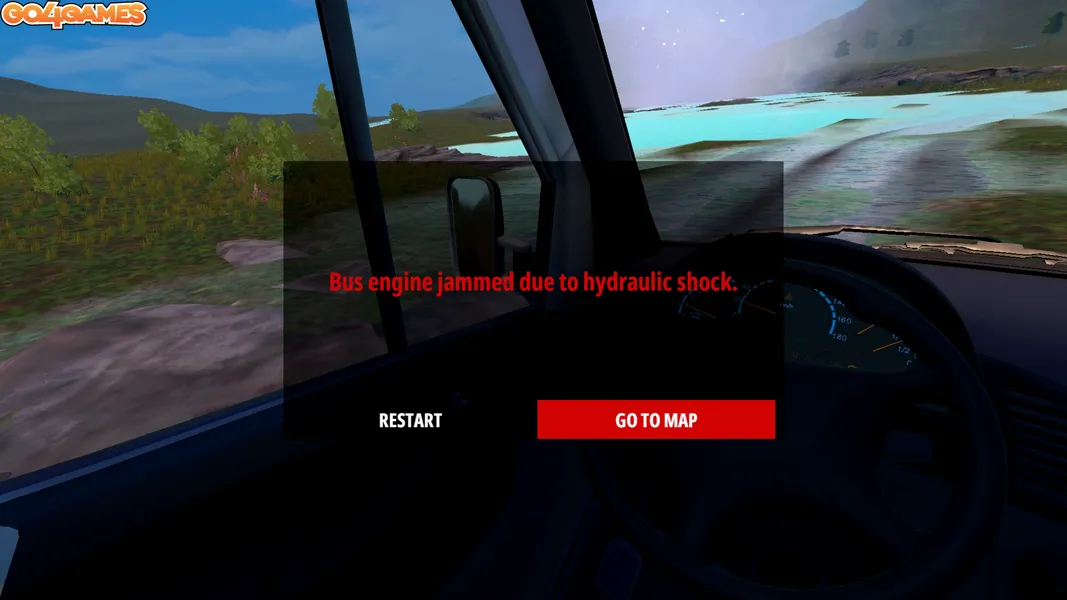
Task: Click the GO4GAMES logo
Action: 74,14
